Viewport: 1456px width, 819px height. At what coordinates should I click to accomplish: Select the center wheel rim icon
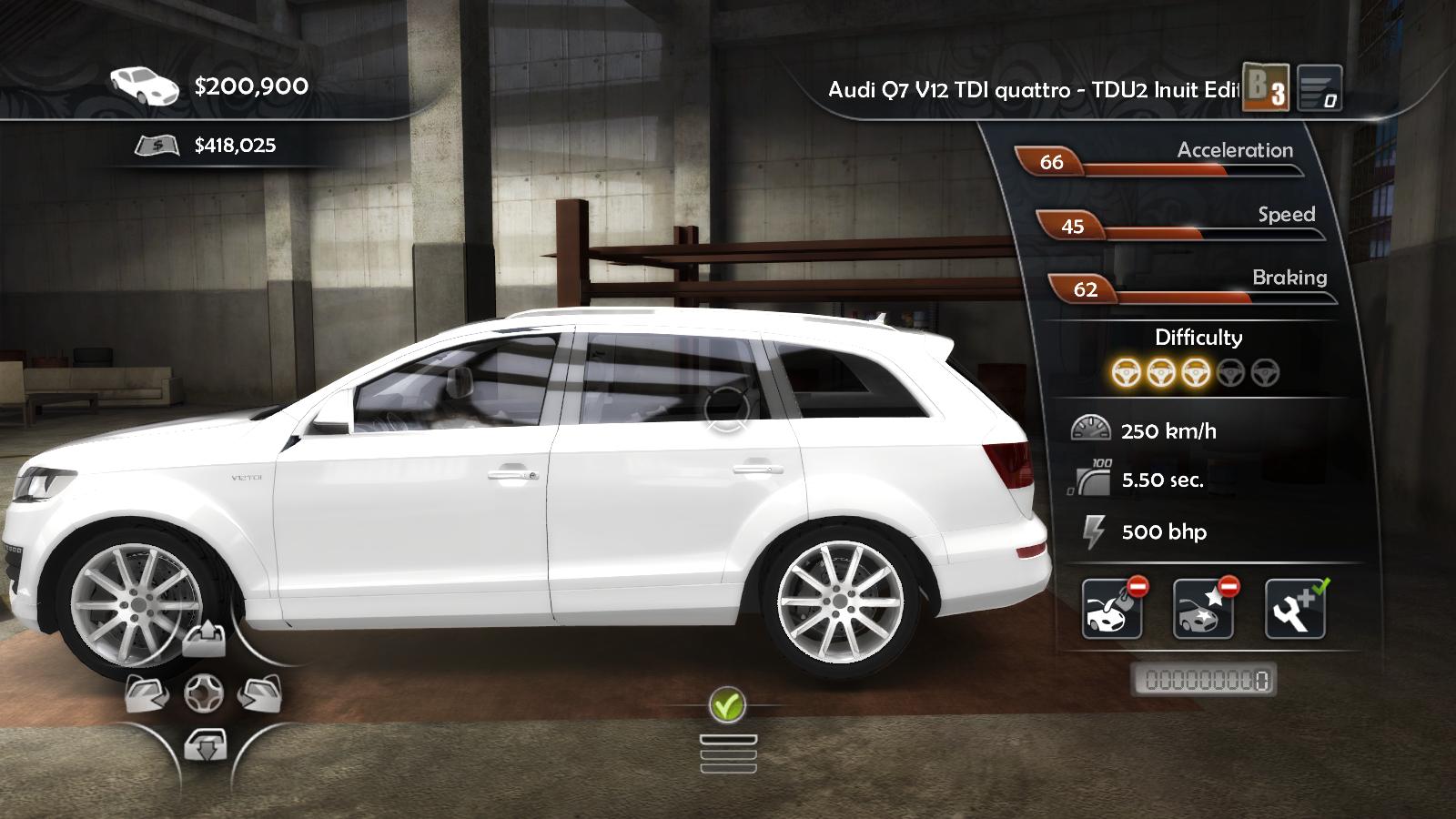[203, 694]
